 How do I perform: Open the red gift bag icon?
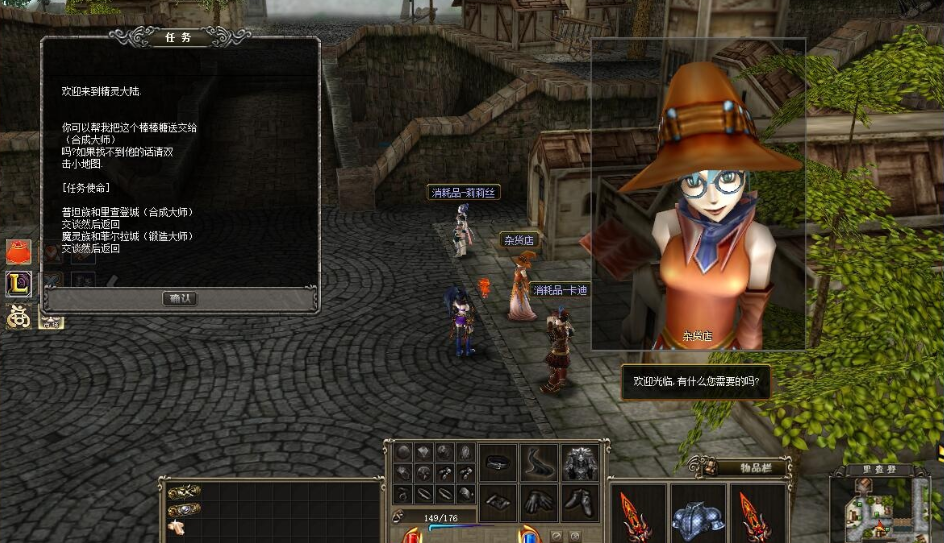[19, 252]
